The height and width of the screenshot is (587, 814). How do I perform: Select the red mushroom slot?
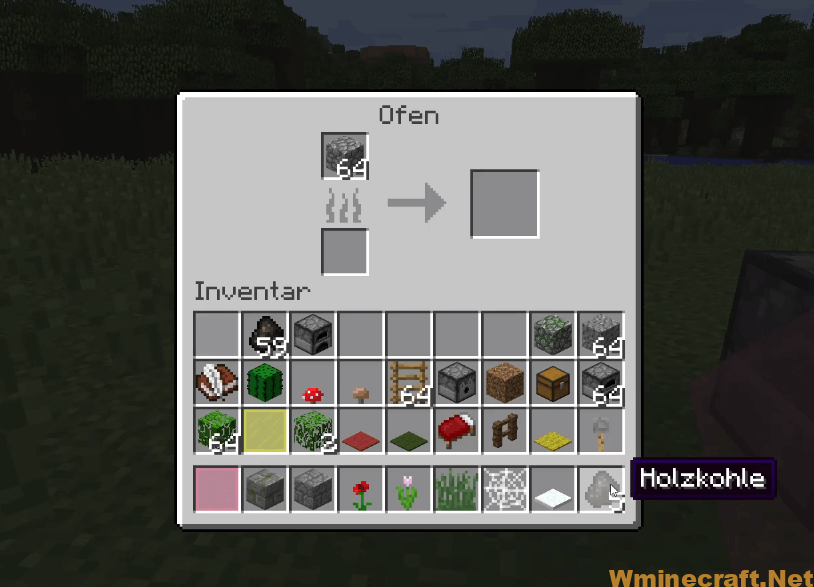pyautogui.click(x=313, y=382)
